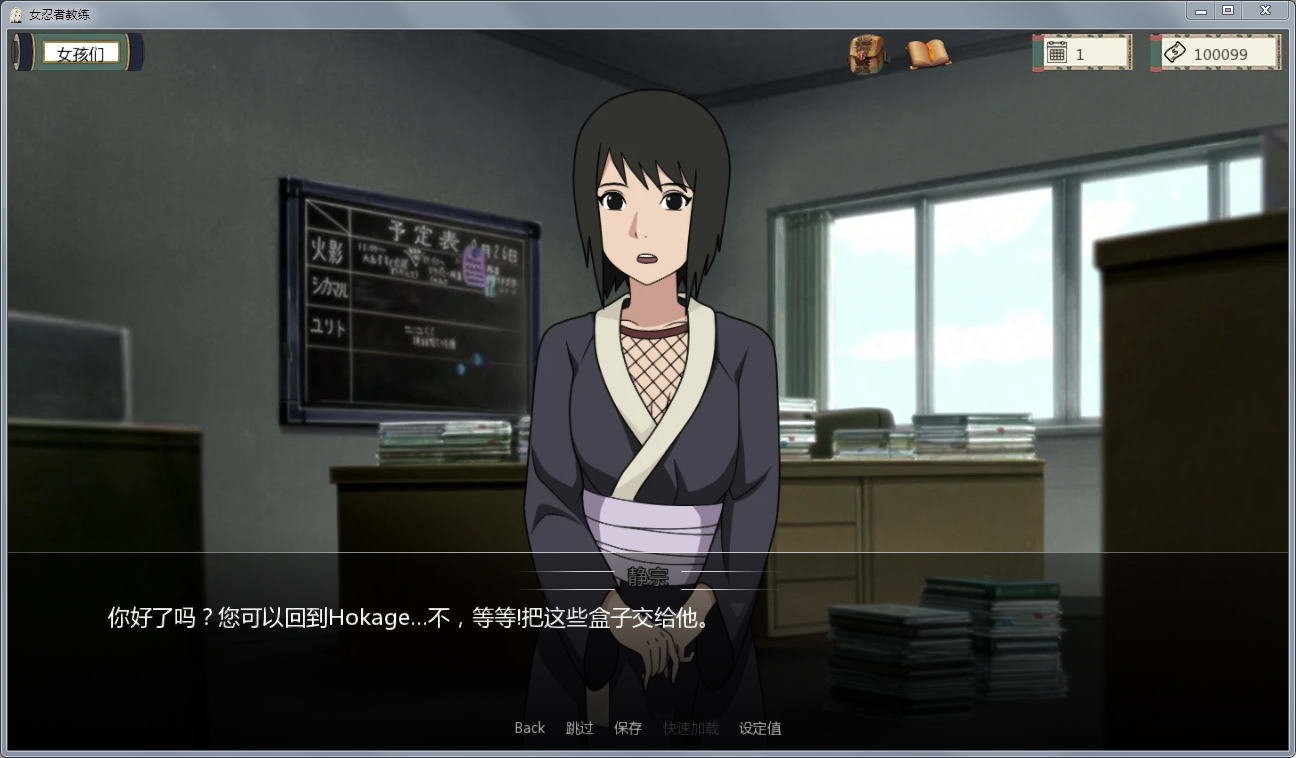Expand the 女孩们 scroll banner
This screenshot has height=758, width=1296.
78,52
